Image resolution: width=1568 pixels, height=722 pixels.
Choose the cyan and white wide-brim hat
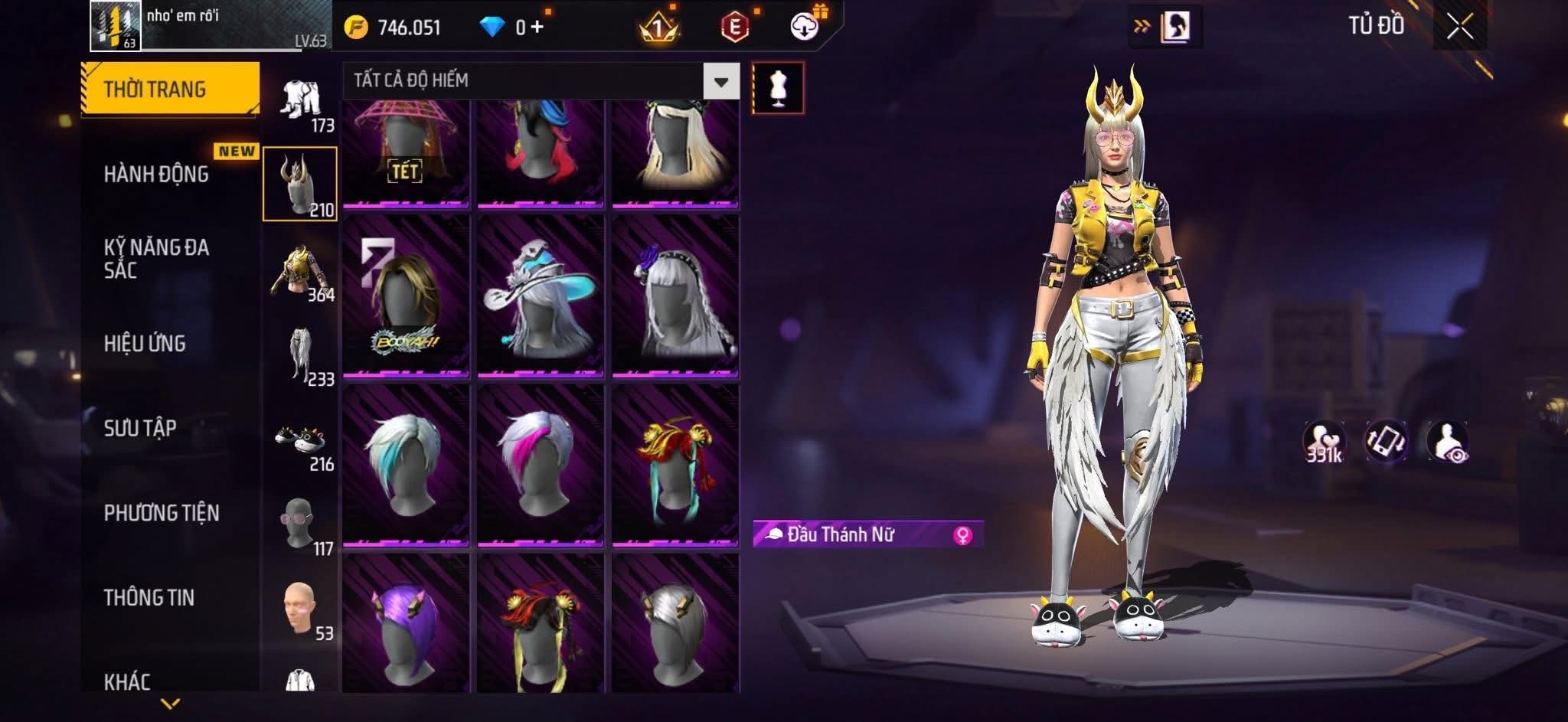click(541, 297)
